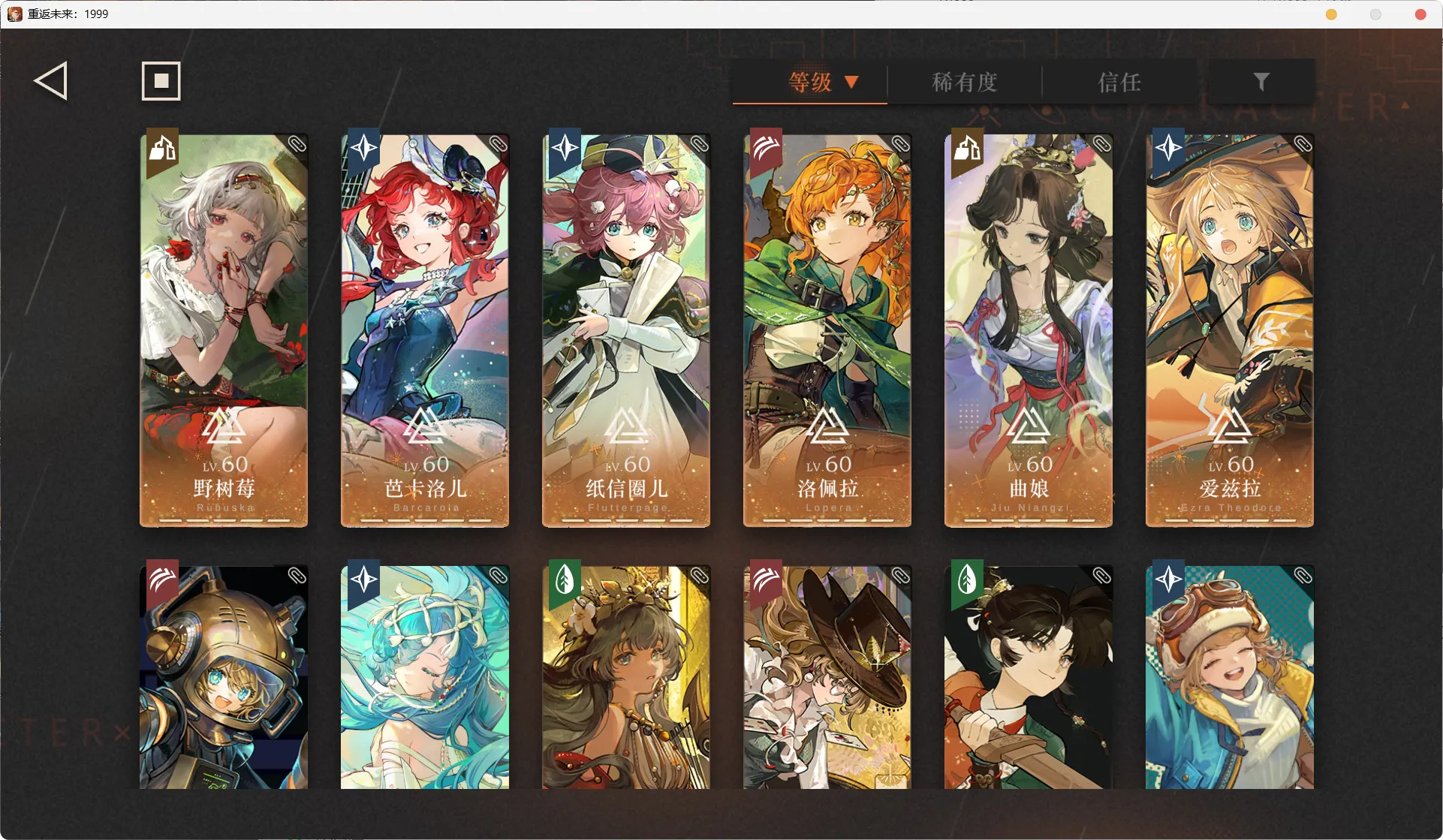Toggle the paperclip marker on 爱兹拉 card
1443x840 pixels.
pyautogui.click(x=1303, y=144)
